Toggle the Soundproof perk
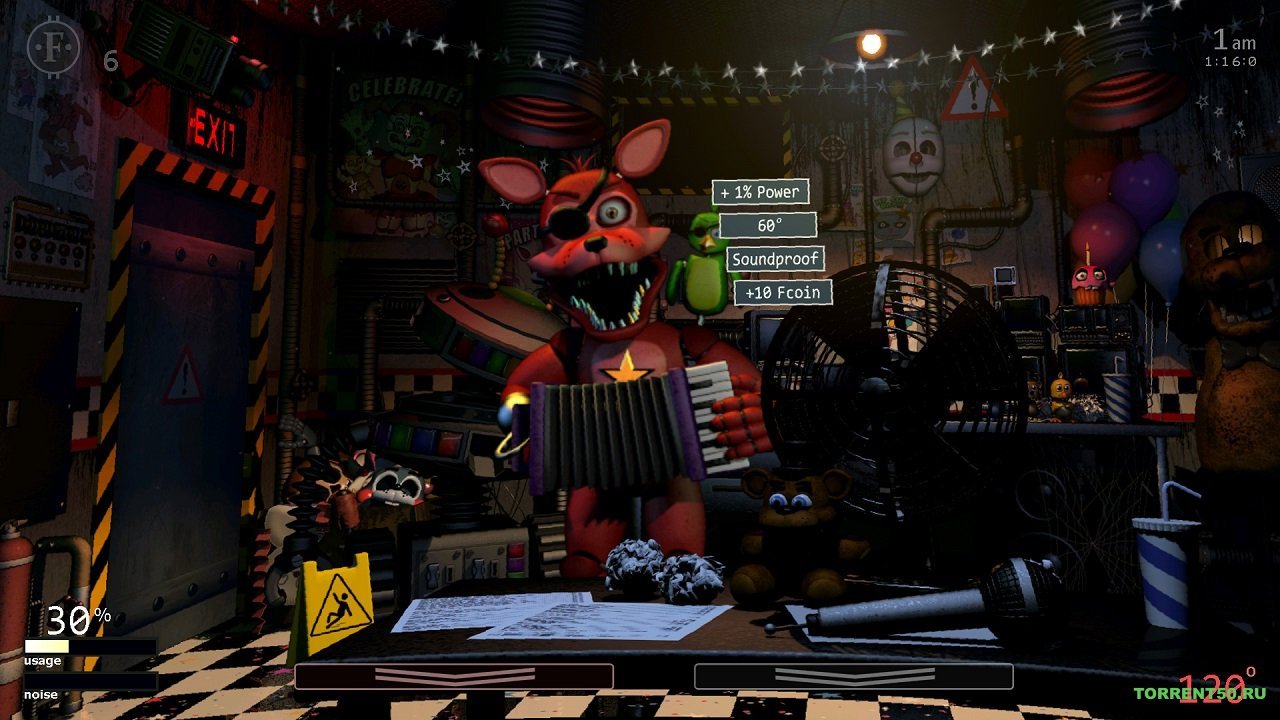Image resolution: width=1280 pixels, height=720 pixels. (775, 260)
